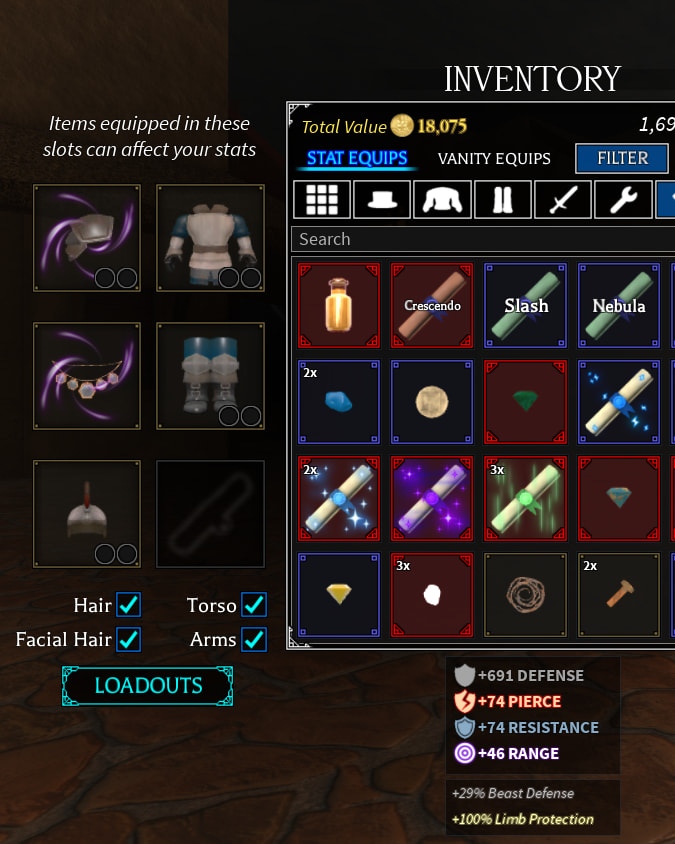Image resolution: width=675 pixels, height=844 pixels.
Task: Filter inventory by the torso armor category
Action: coord(441,199)
